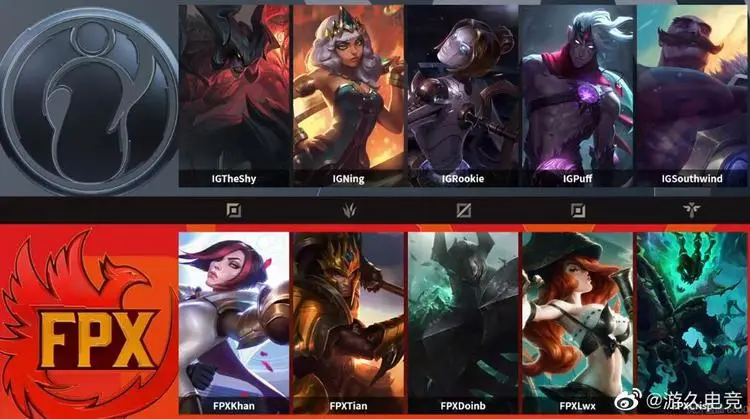The image size is (750, 419).
Task: Click the jungle role icon
Action: 349,211
